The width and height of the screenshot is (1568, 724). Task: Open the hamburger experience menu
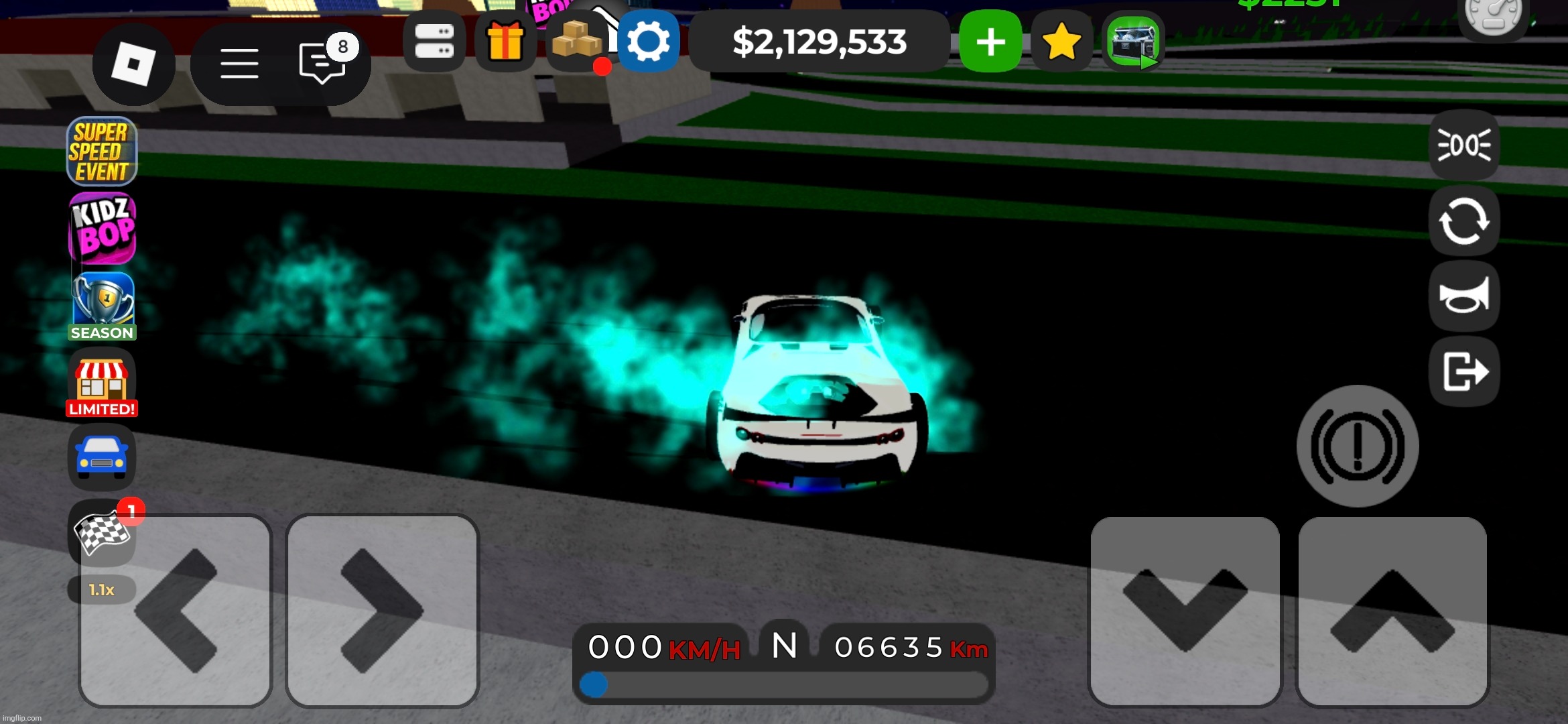[x=239, y=64]
